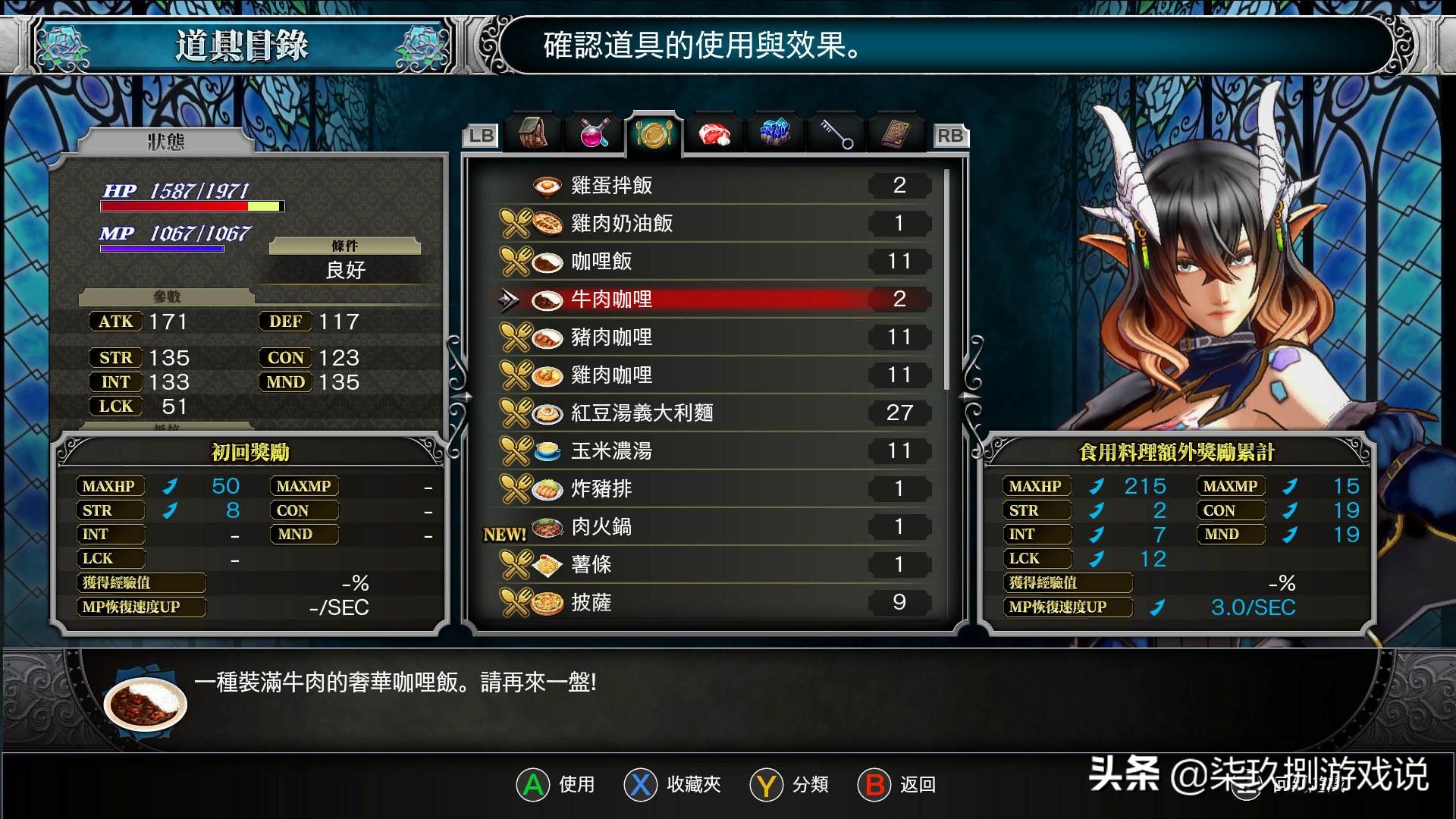Viewport: 1456px width, 819px height.
Task: Select the 炸豬排 entry
Action: [x=713, y=488]
